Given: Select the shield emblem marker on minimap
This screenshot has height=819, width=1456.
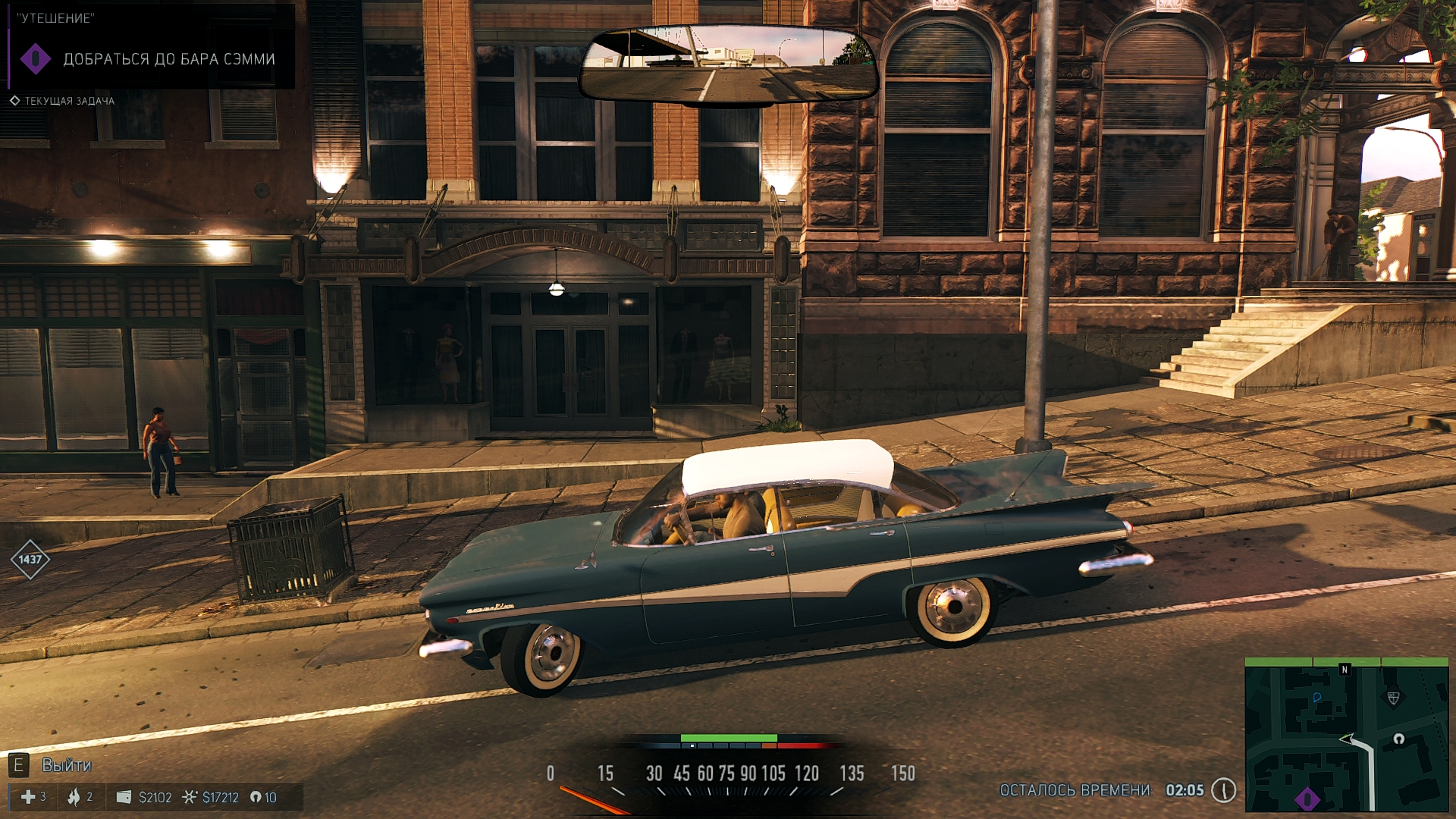Looking at the screenshot, I should click(1393, 698).
